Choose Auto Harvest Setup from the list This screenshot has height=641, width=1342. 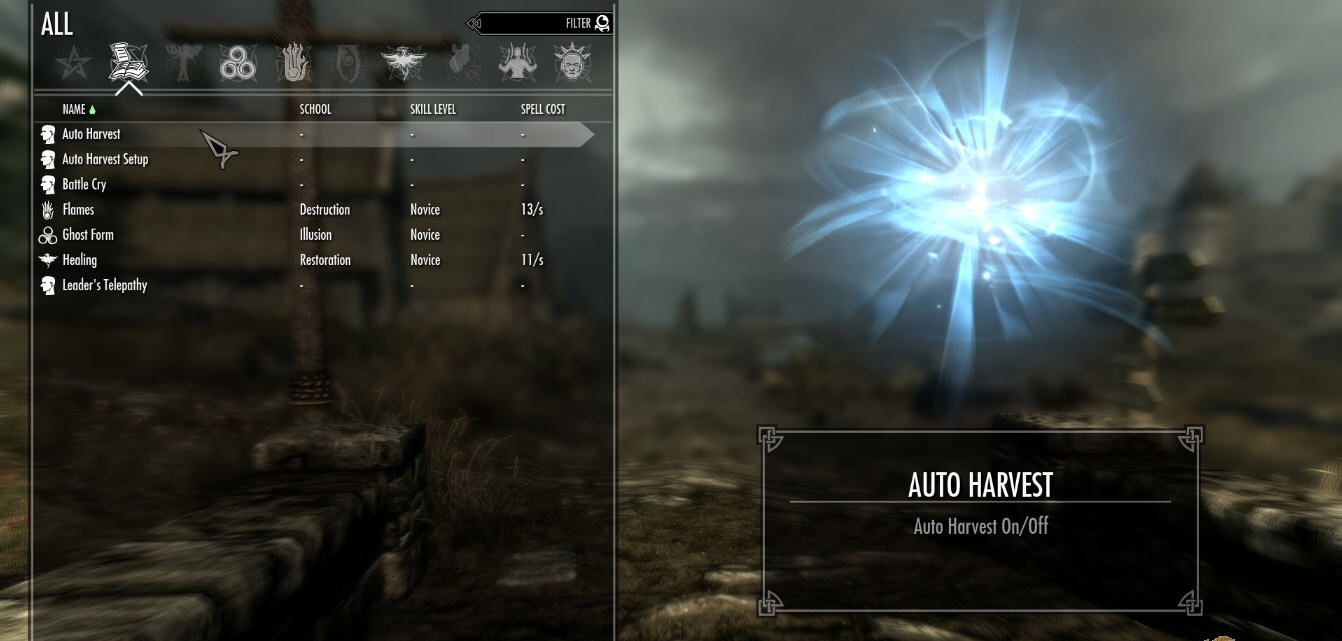(x=105, y=159)
